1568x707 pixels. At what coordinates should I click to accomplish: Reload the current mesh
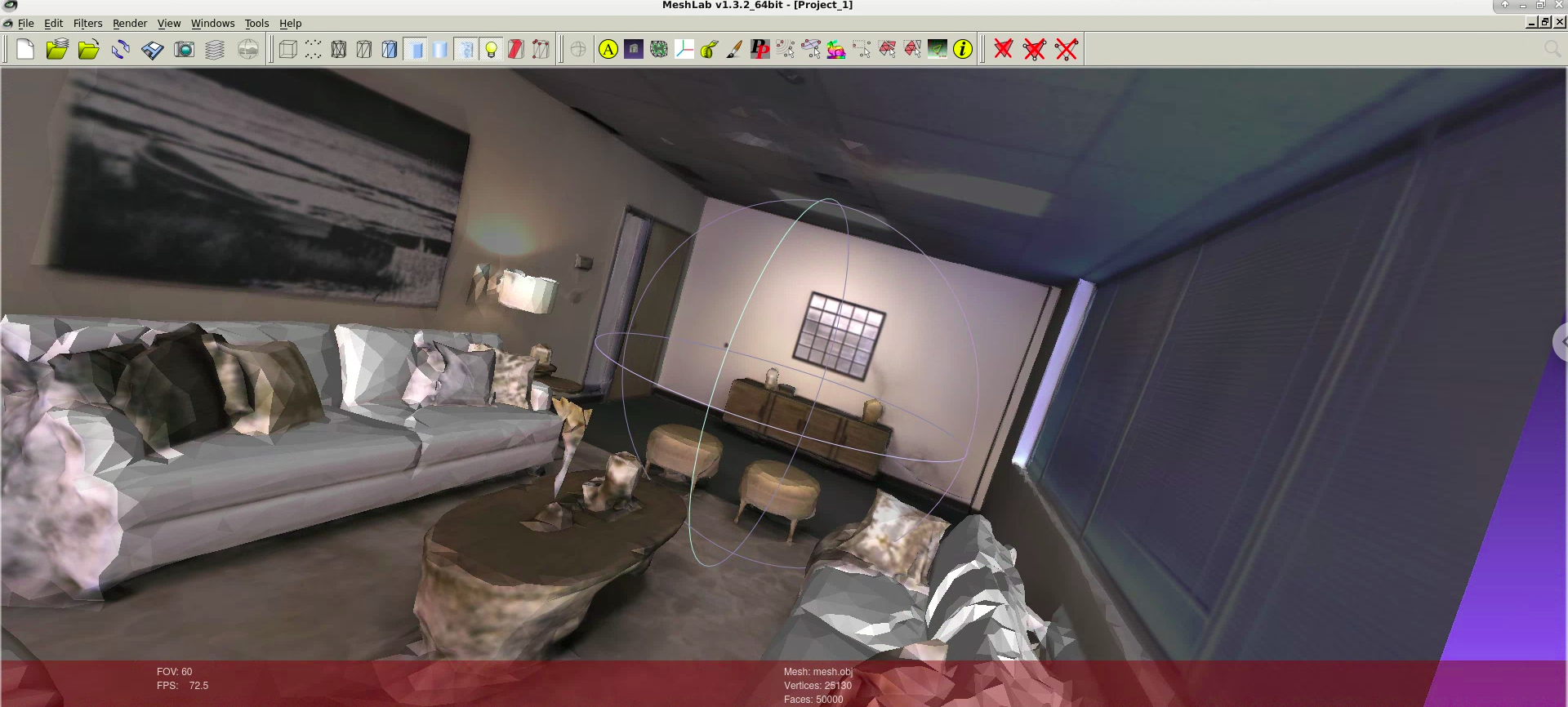click(122, 49)
